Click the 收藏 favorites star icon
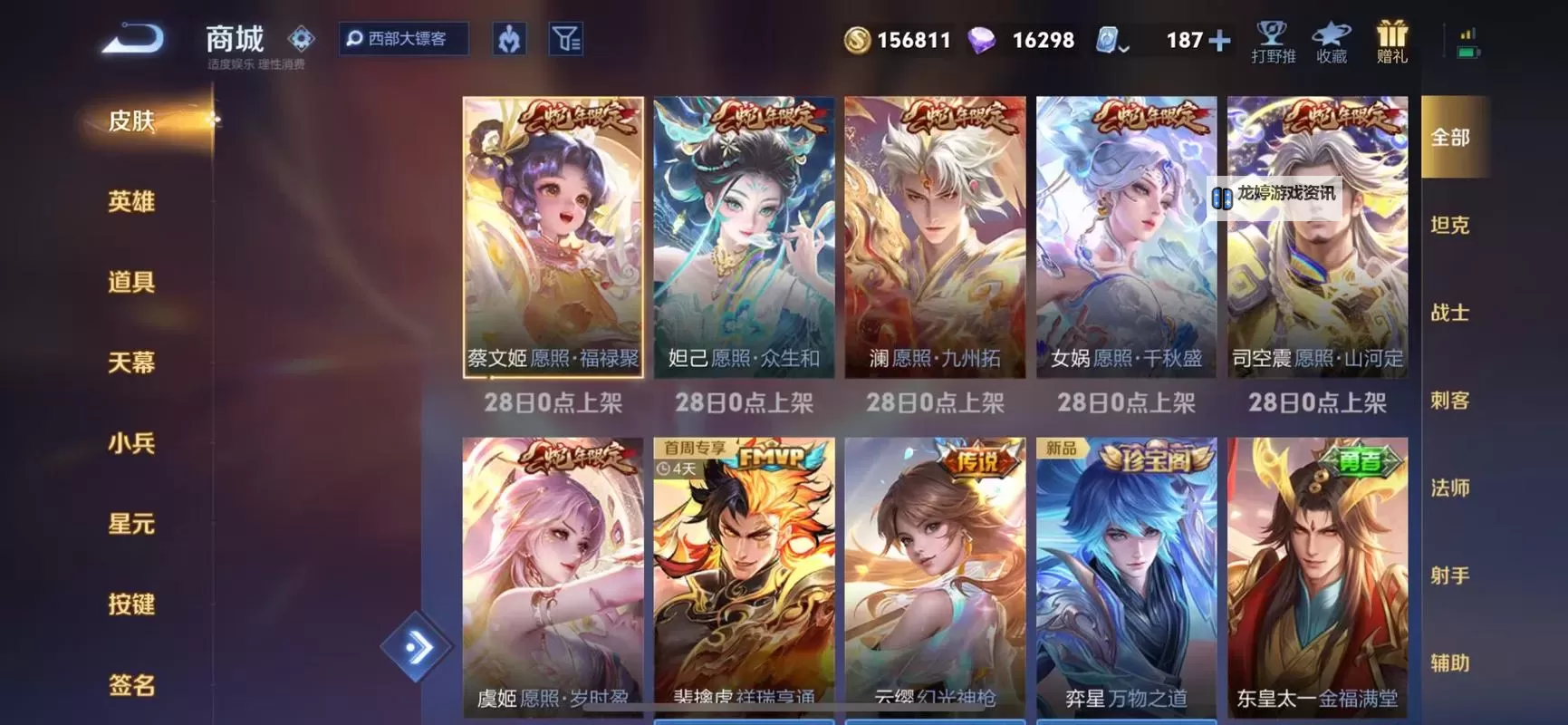The width and height of the screenshot is (1568, 725). click(x=1331, y=41)
